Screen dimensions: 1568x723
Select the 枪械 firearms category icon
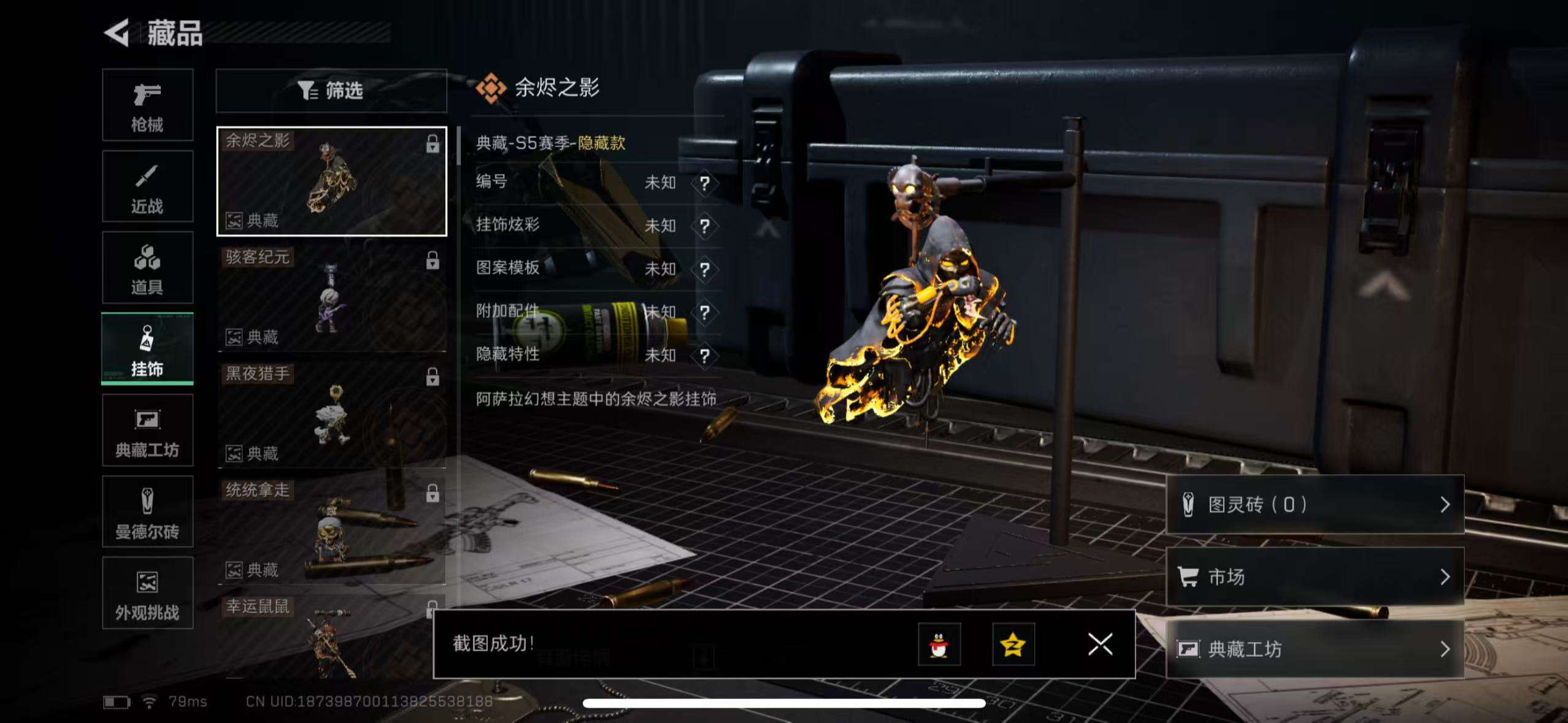[x=147, y=104]
